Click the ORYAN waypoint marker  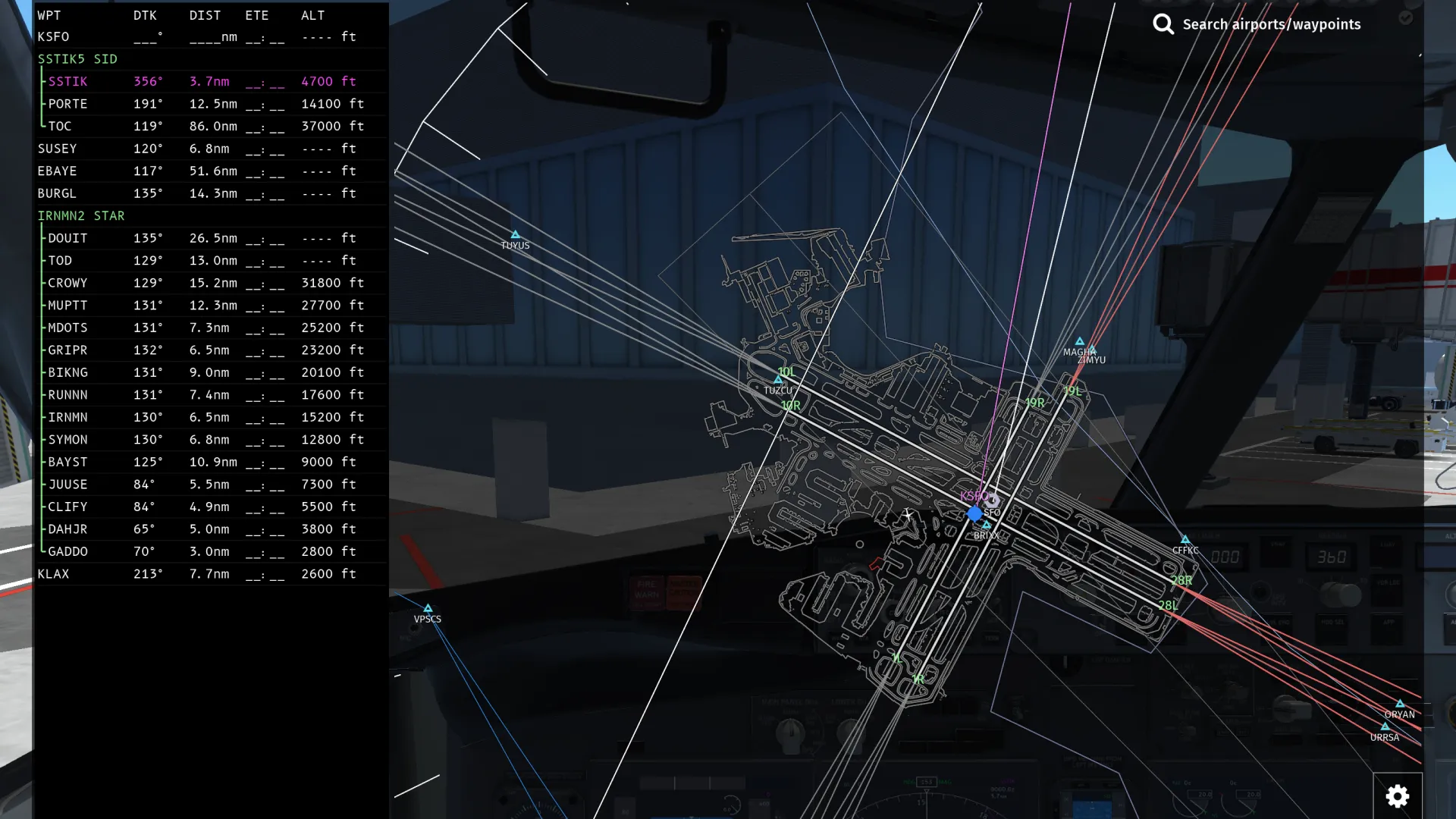pos(1399,704)
